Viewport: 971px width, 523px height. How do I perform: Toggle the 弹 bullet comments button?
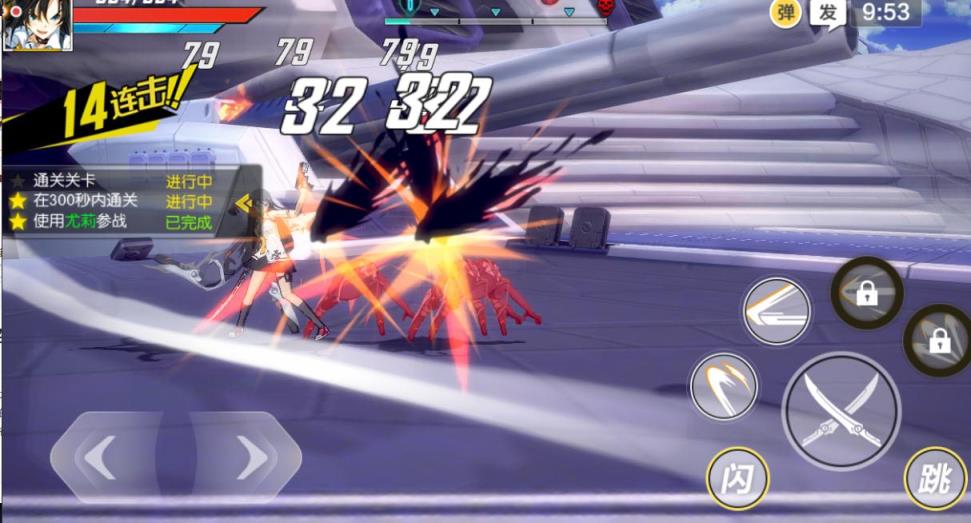(785, 13)
